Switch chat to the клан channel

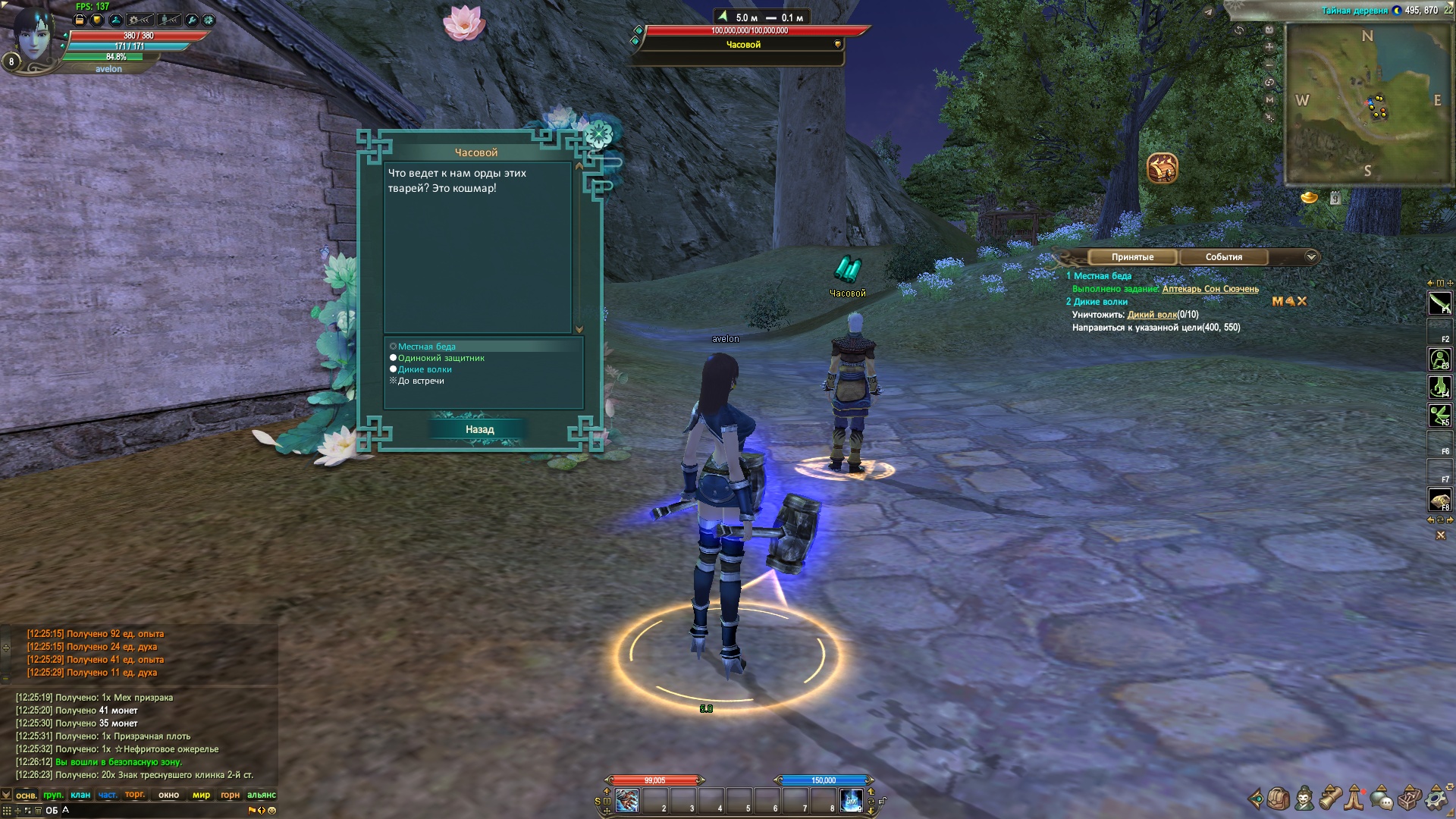click(80, 795)
